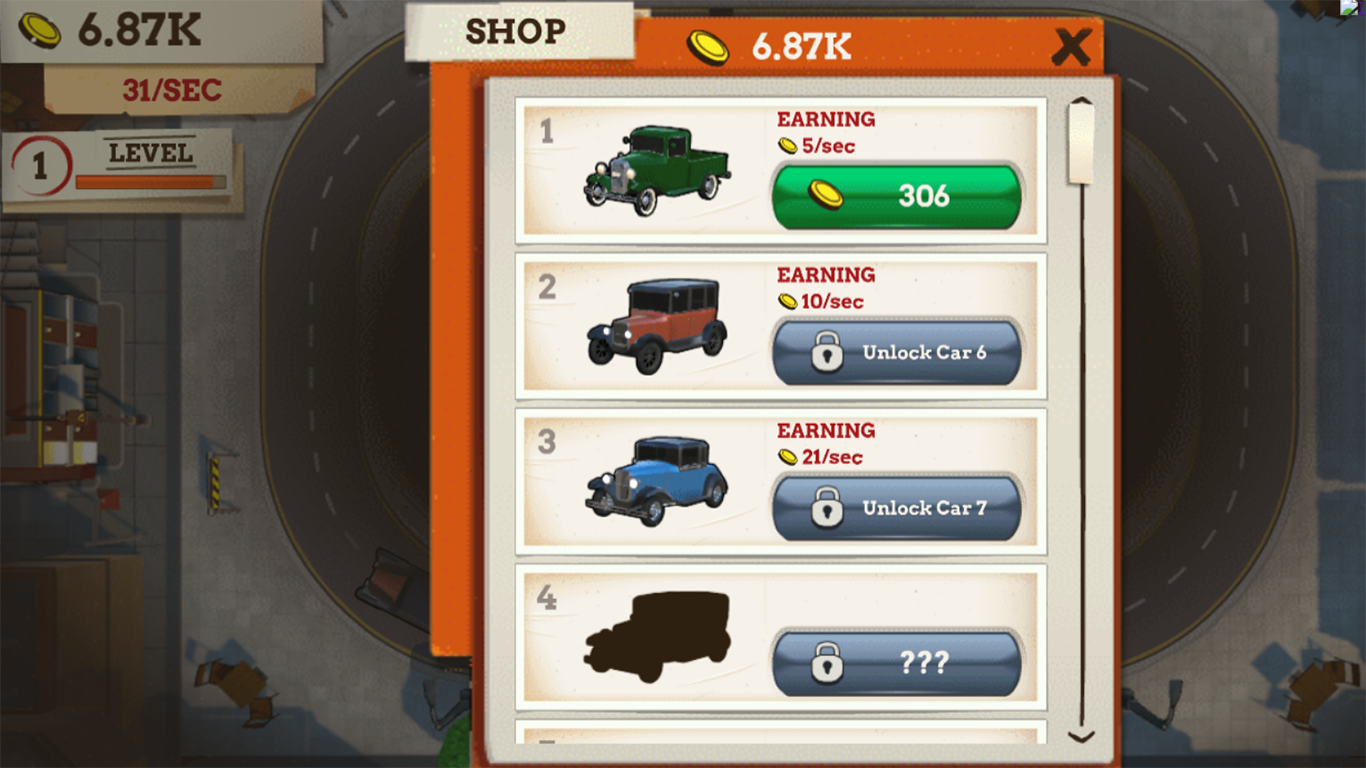Select the blue car thumbnail in row 3
The height and width of the screenshot is (768, 1366).
(x=660, y=480)
